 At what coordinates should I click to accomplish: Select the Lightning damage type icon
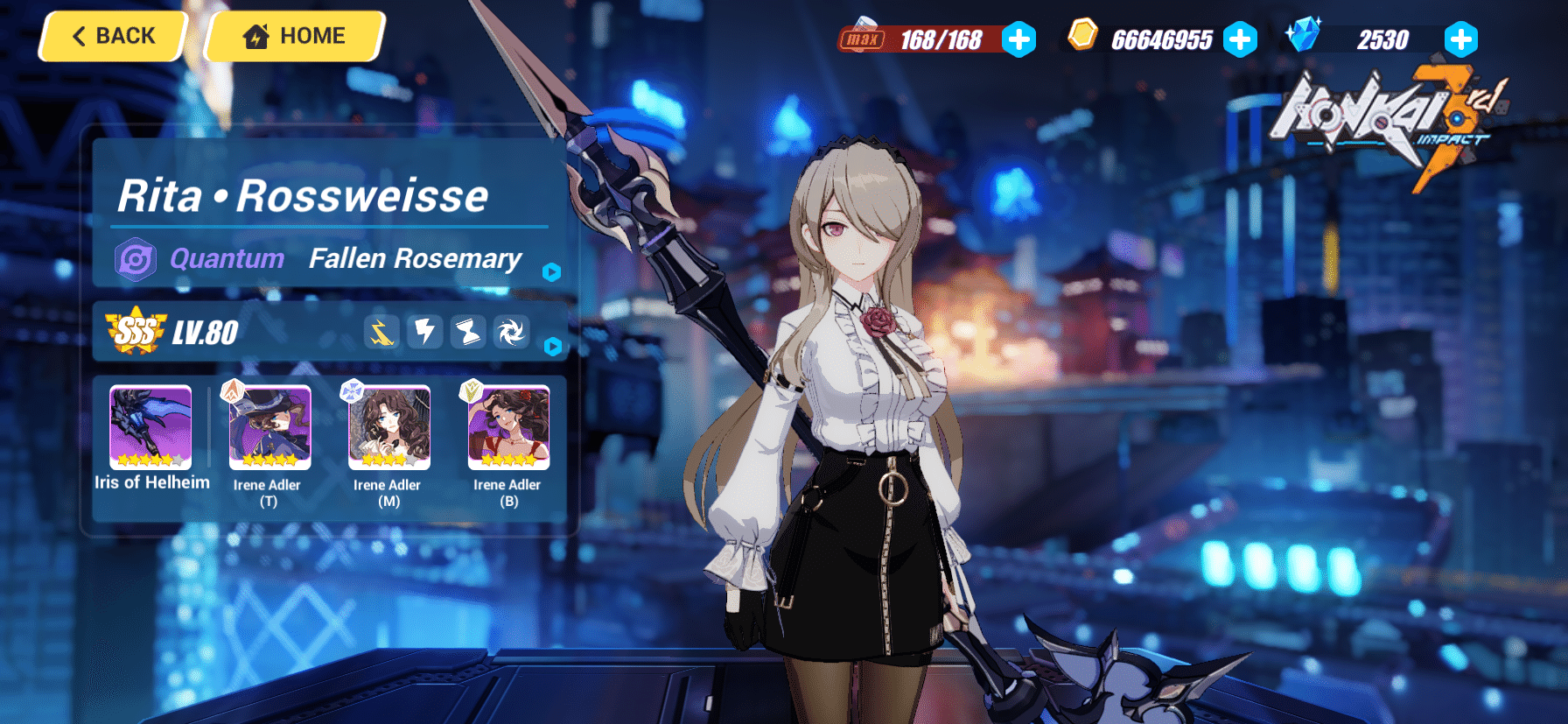(x=382, y=333)
